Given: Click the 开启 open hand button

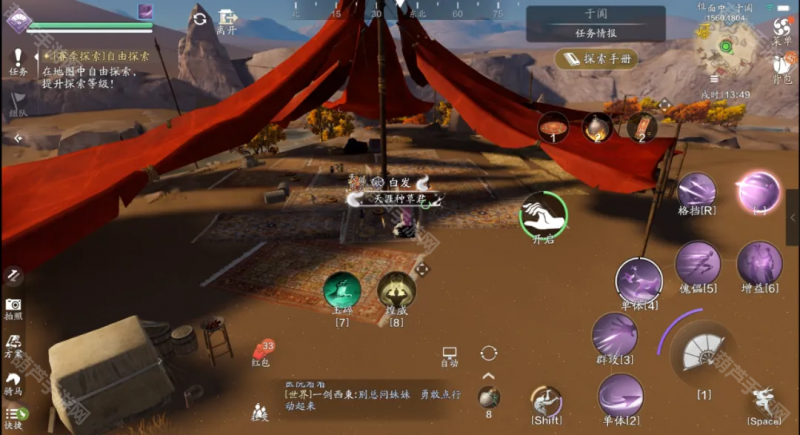Looking at the screenshot, I should coord(543,215).
